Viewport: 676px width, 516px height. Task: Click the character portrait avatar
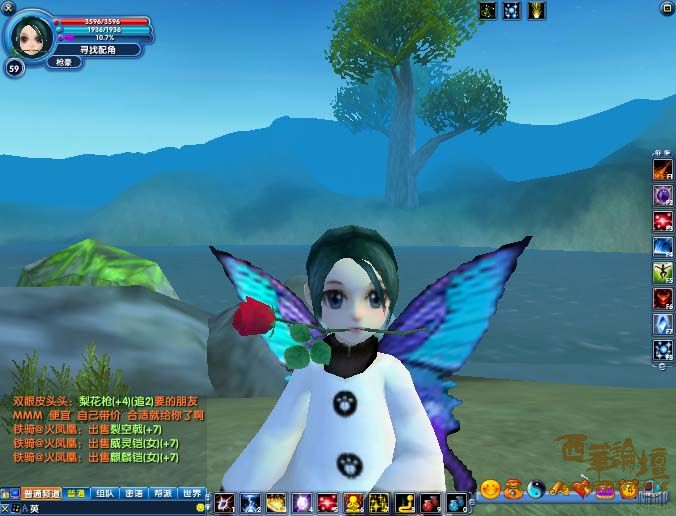tap(28, 37)
